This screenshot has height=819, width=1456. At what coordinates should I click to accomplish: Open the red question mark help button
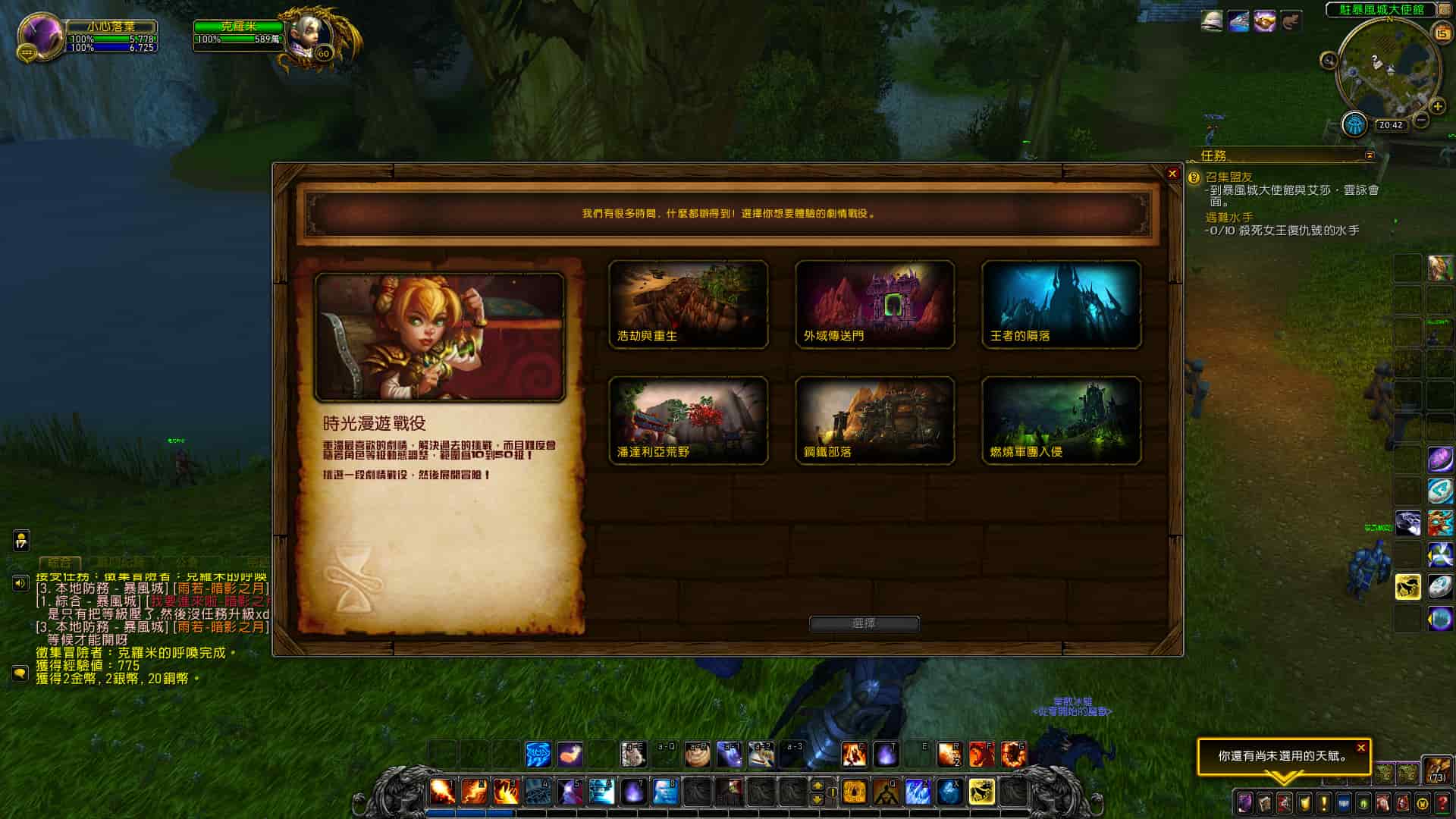click(1443, 802)
